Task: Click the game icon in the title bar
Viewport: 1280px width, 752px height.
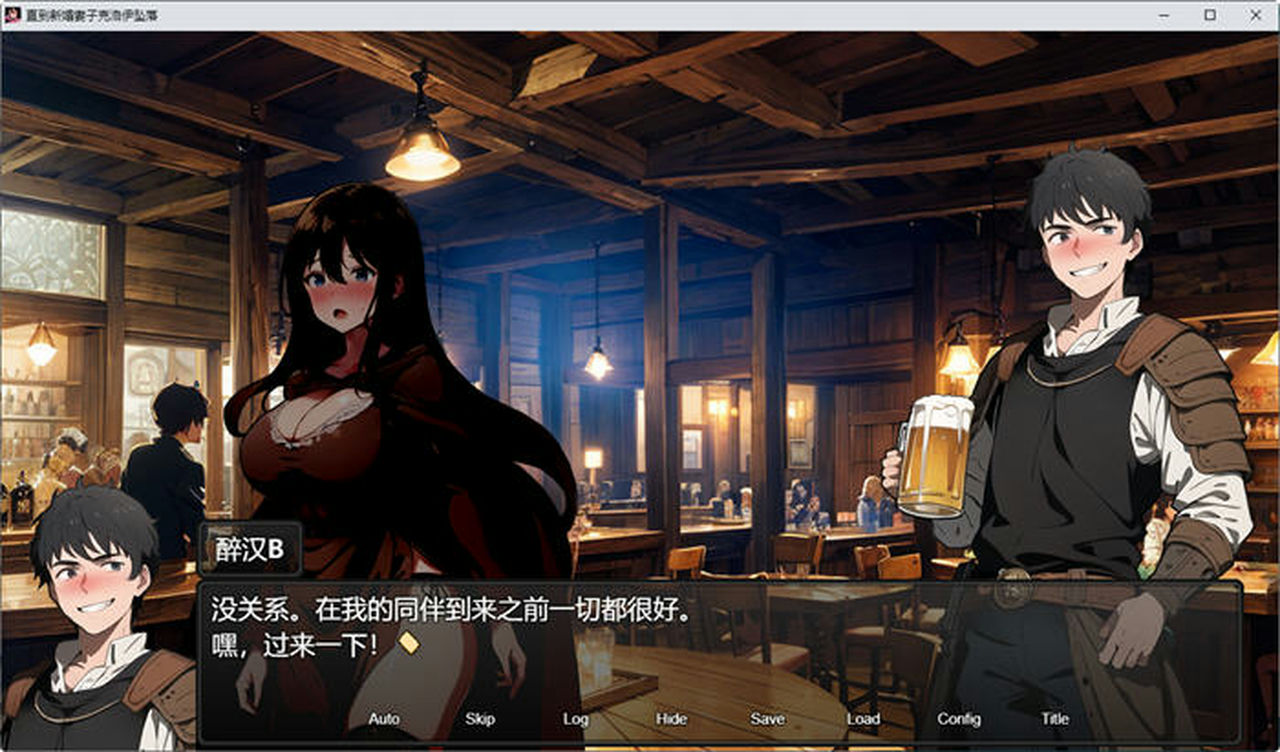Action: 12,15
